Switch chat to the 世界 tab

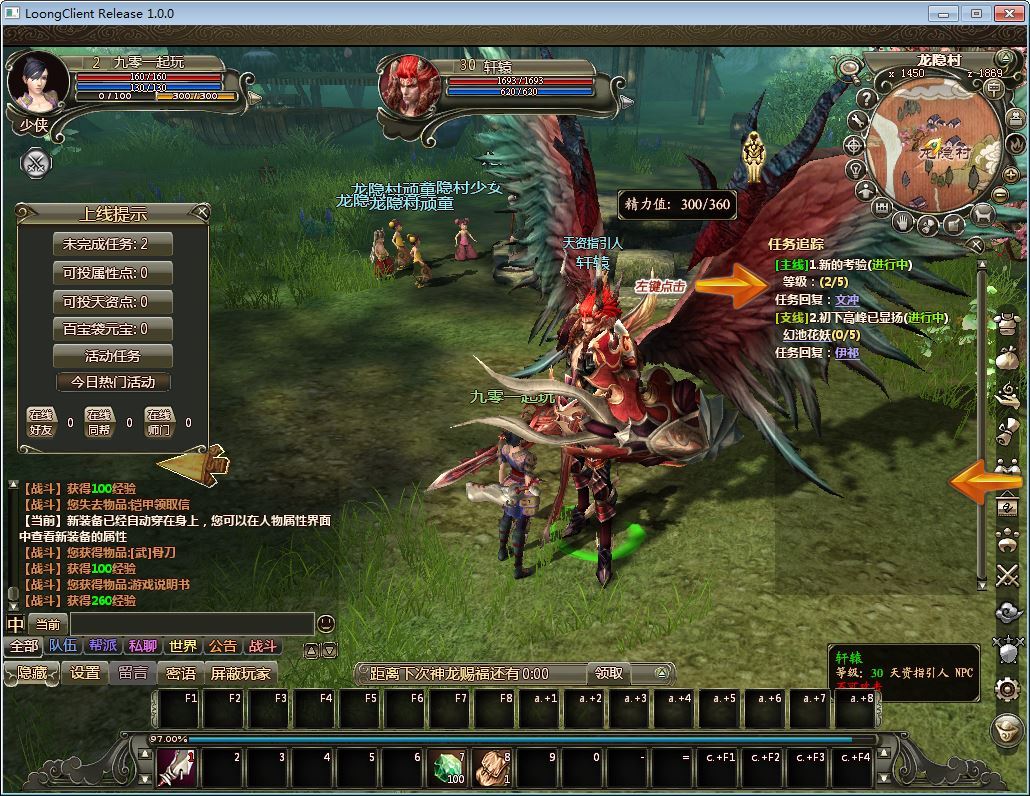183,647
